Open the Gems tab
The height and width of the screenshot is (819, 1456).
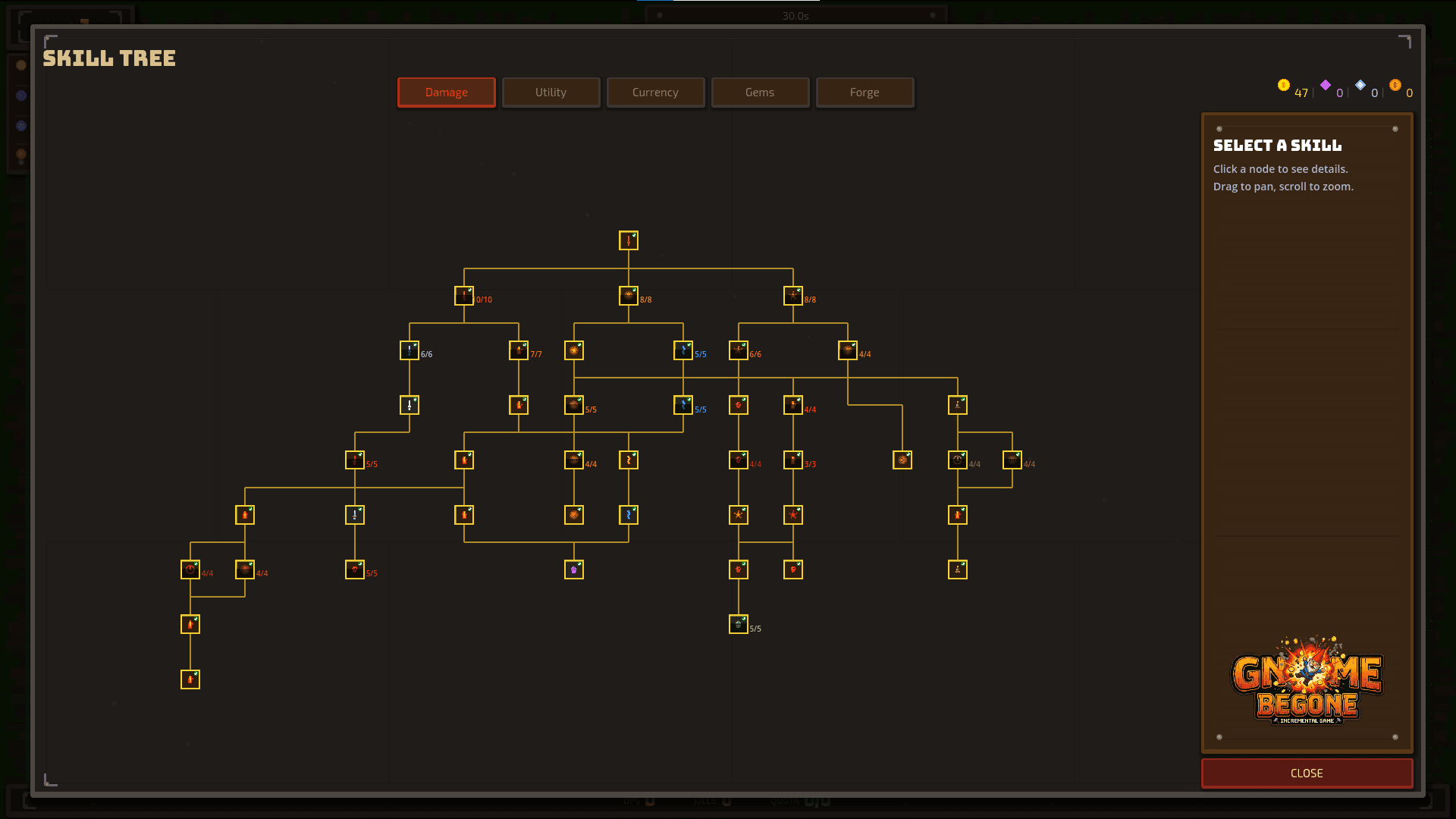coord(760,92)
